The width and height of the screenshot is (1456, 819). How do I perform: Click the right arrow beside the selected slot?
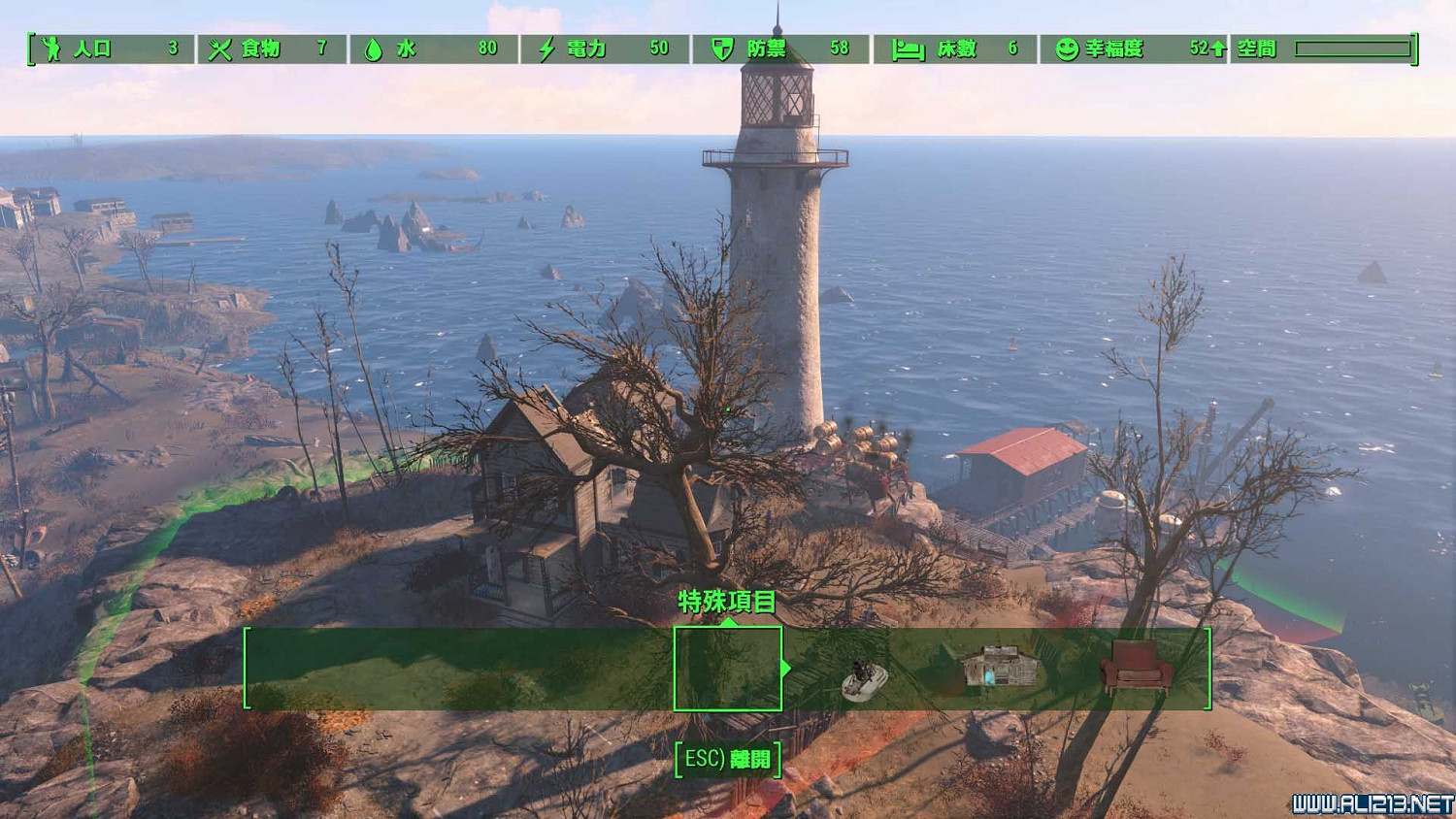(x=786, y=668)
